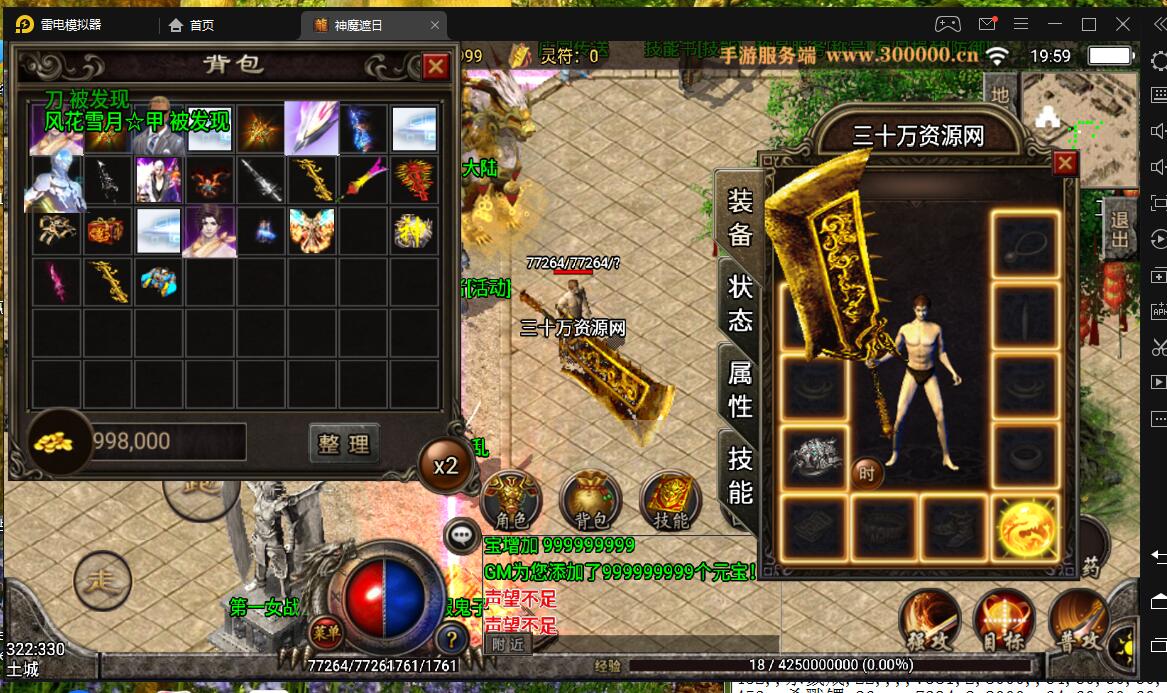This screenshot has width=1167, height=693.
Task: Show the 属性 attributes tab
Action: 740,389
